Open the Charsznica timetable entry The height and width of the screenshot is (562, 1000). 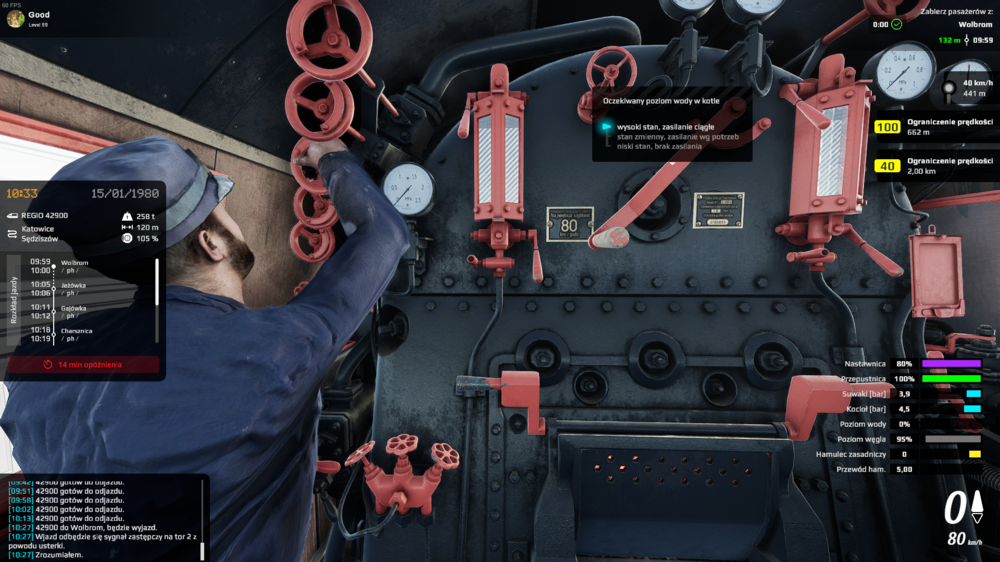76,334
